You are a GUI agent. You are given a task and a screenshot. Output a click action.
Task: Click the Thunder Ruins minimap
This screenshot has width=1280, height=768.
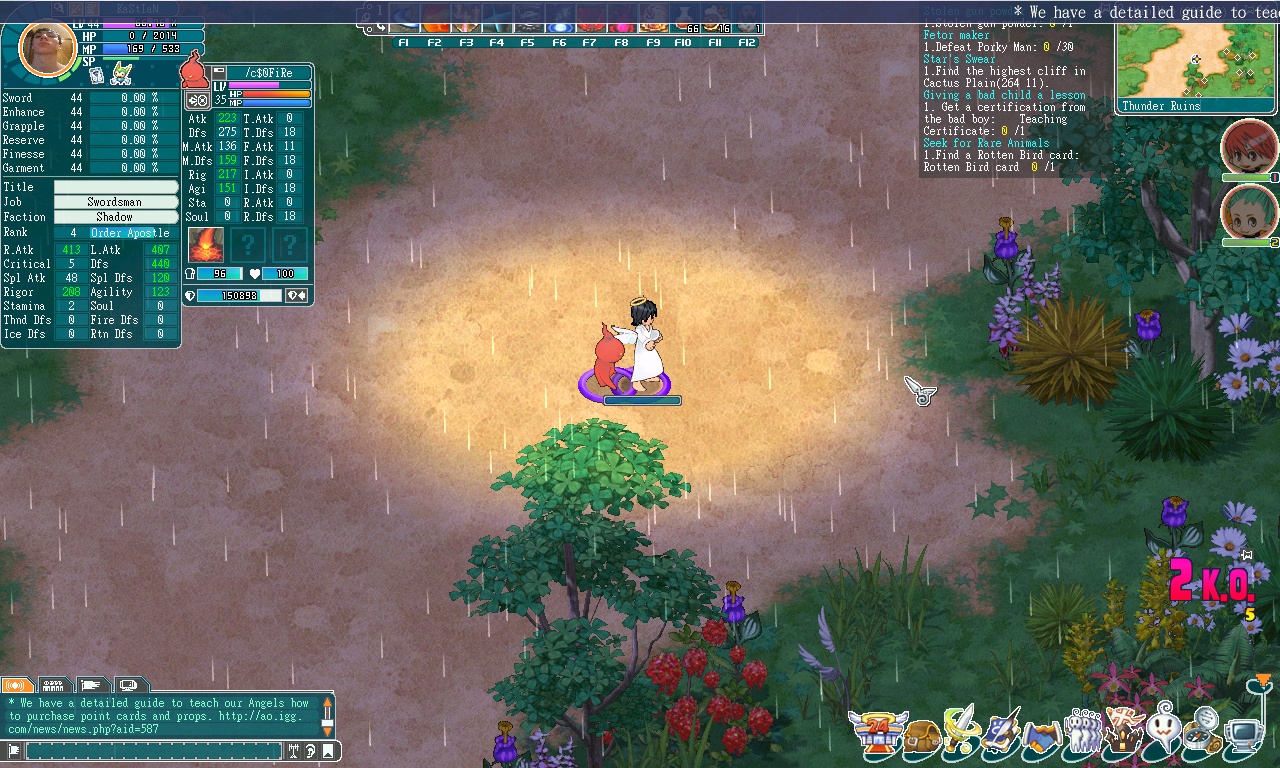click(x=1196, y=60)
